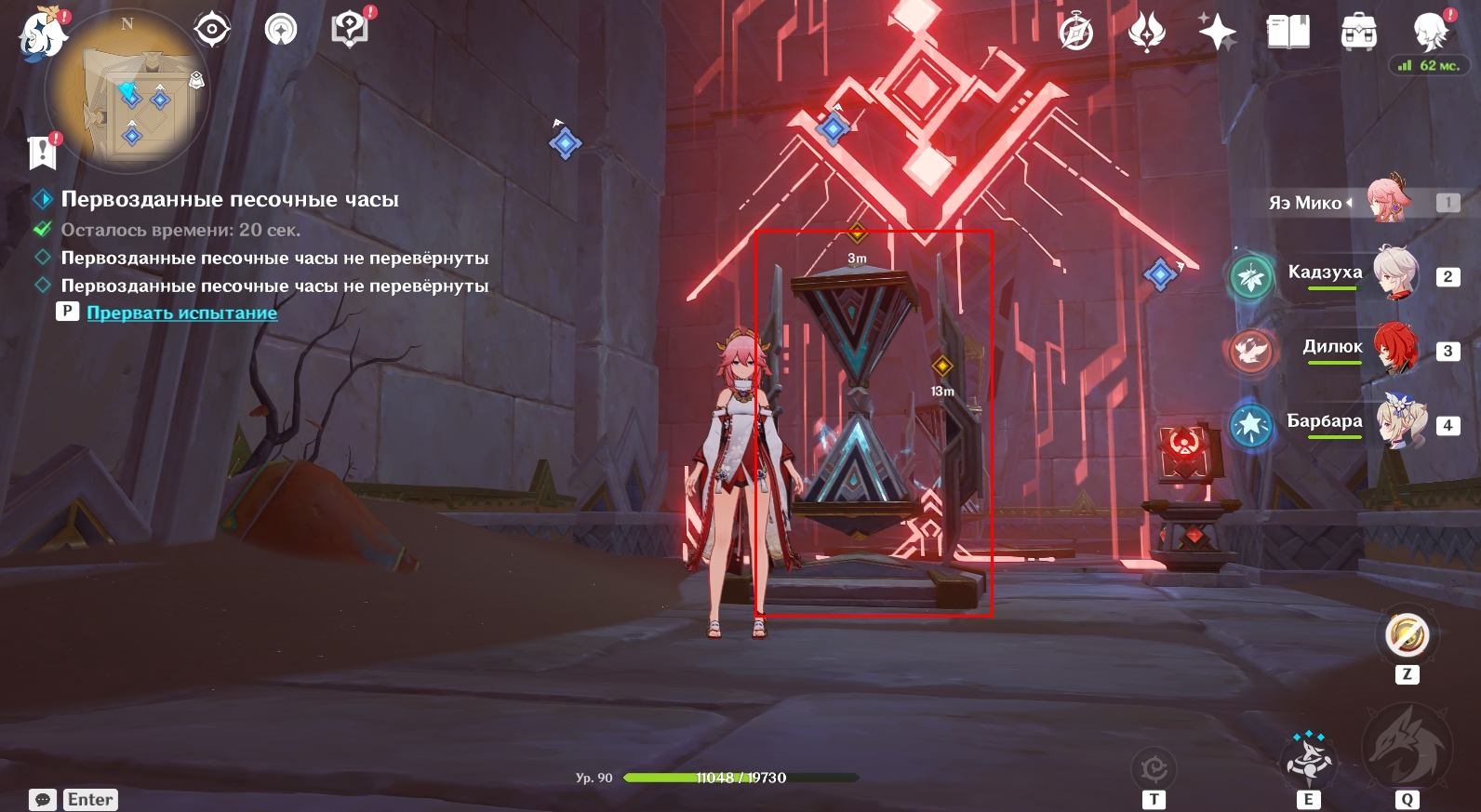Activate Yae Miko's elemental skill
Image resolution: width=1481 pixels, height=812 pixels.
pos(1309,758)
